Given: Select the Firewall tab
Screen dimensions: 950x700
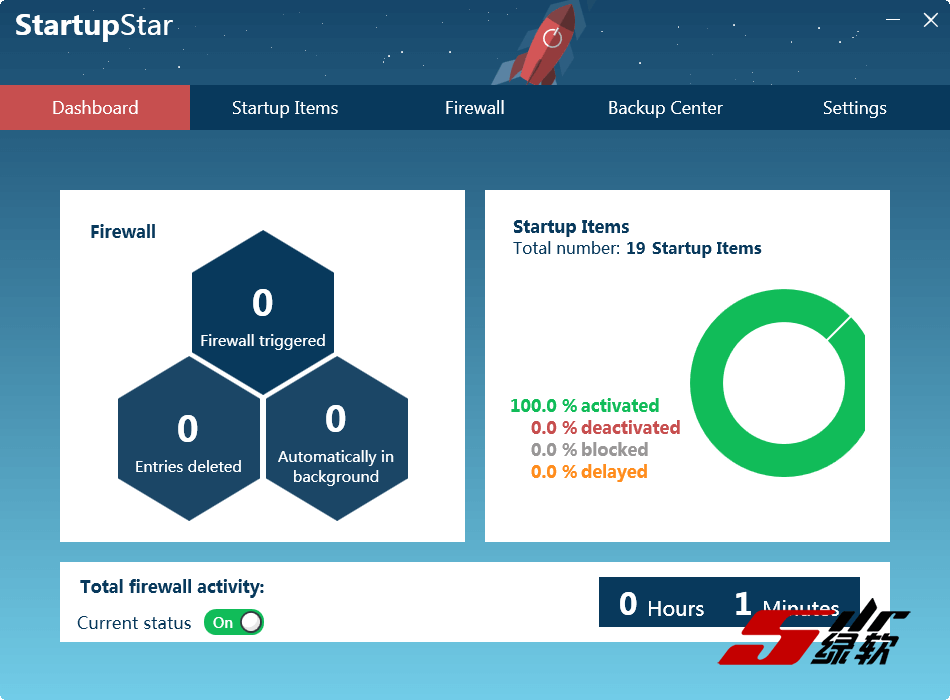Looking at the screenshot, I should click(474, 108).
